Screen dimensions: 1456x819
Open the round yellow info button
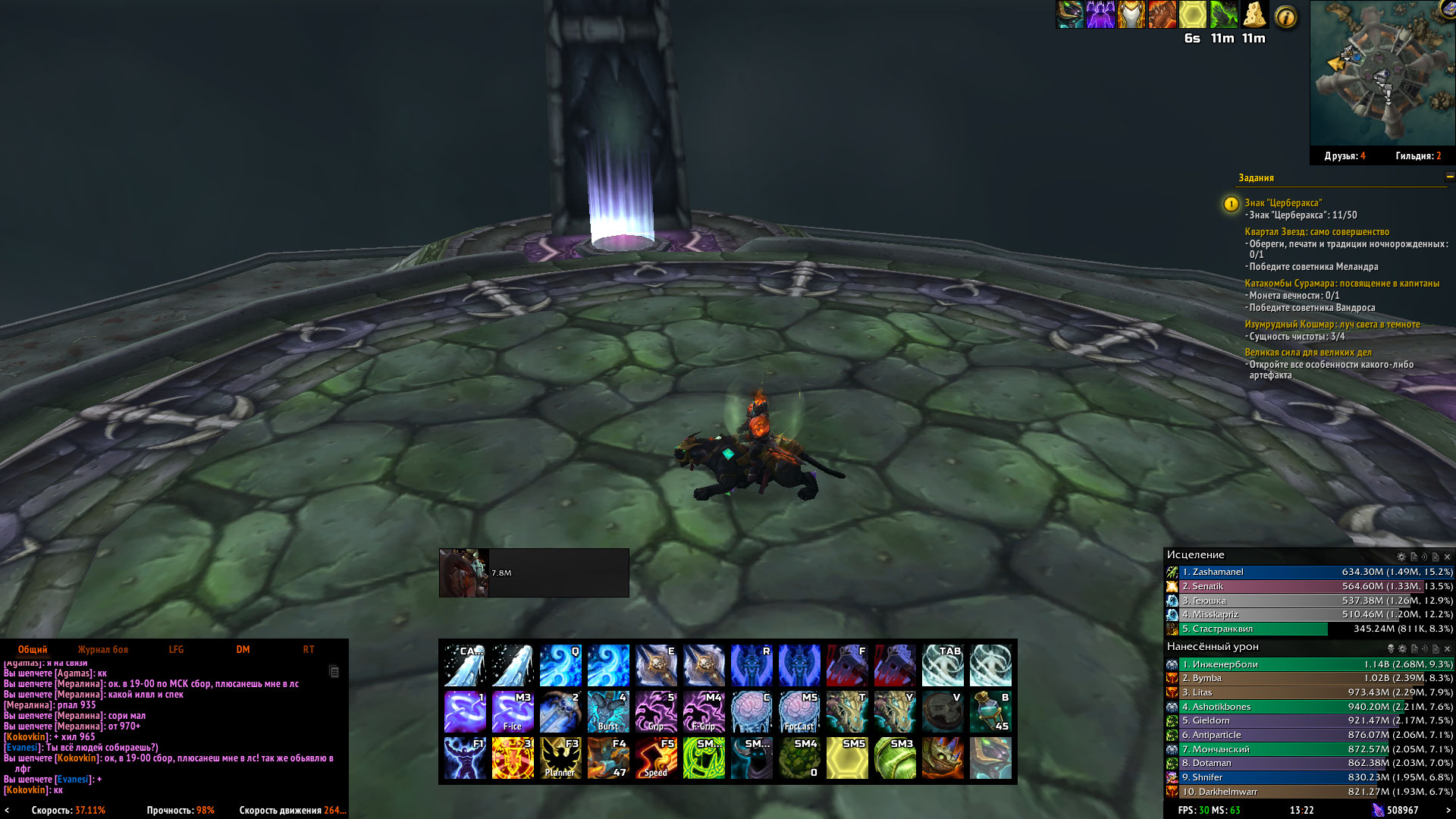click(1286, 17)
